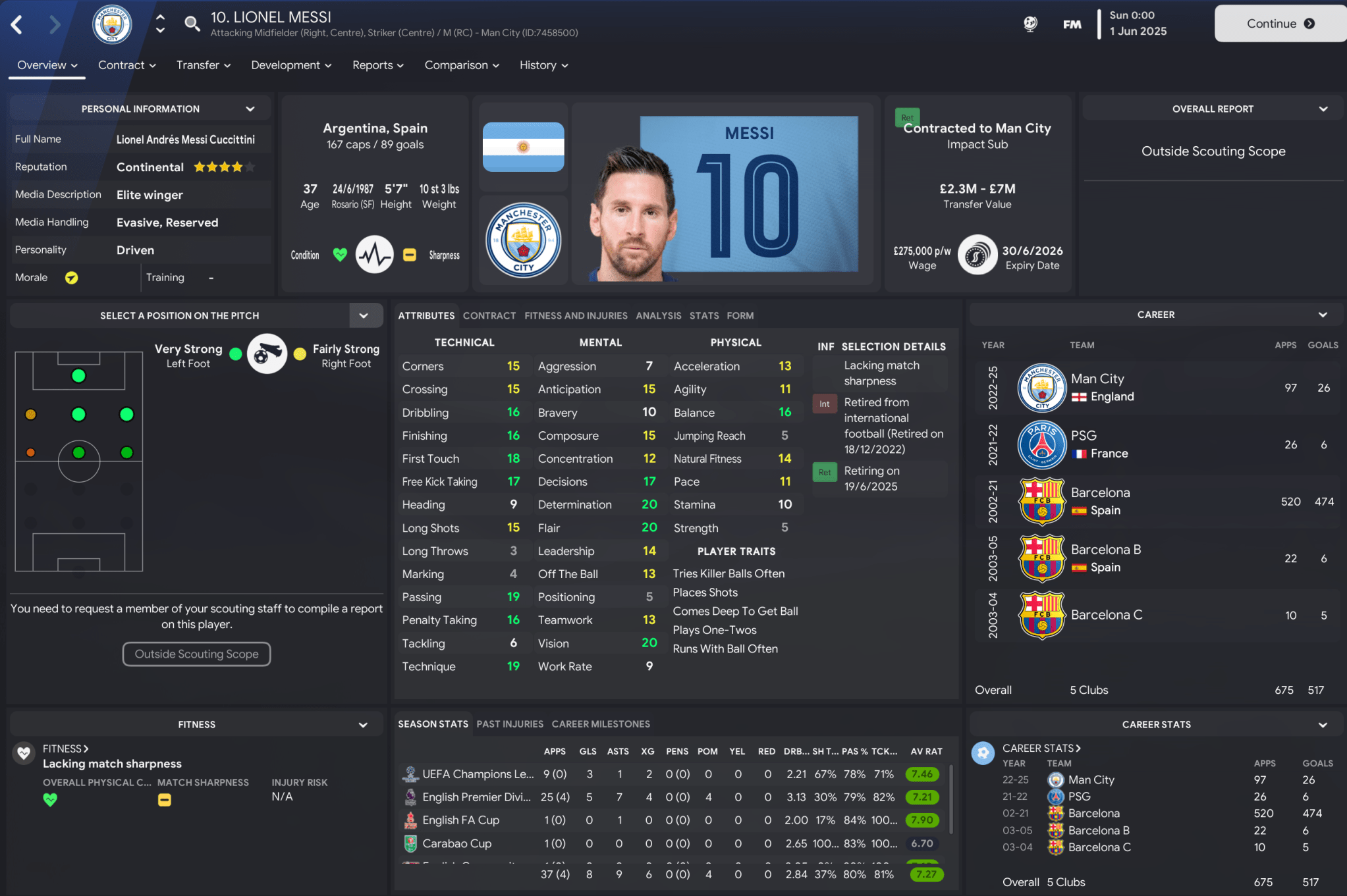Click the Outside Scouting Scope button
1347x896 pixels.
pos(196,654)
